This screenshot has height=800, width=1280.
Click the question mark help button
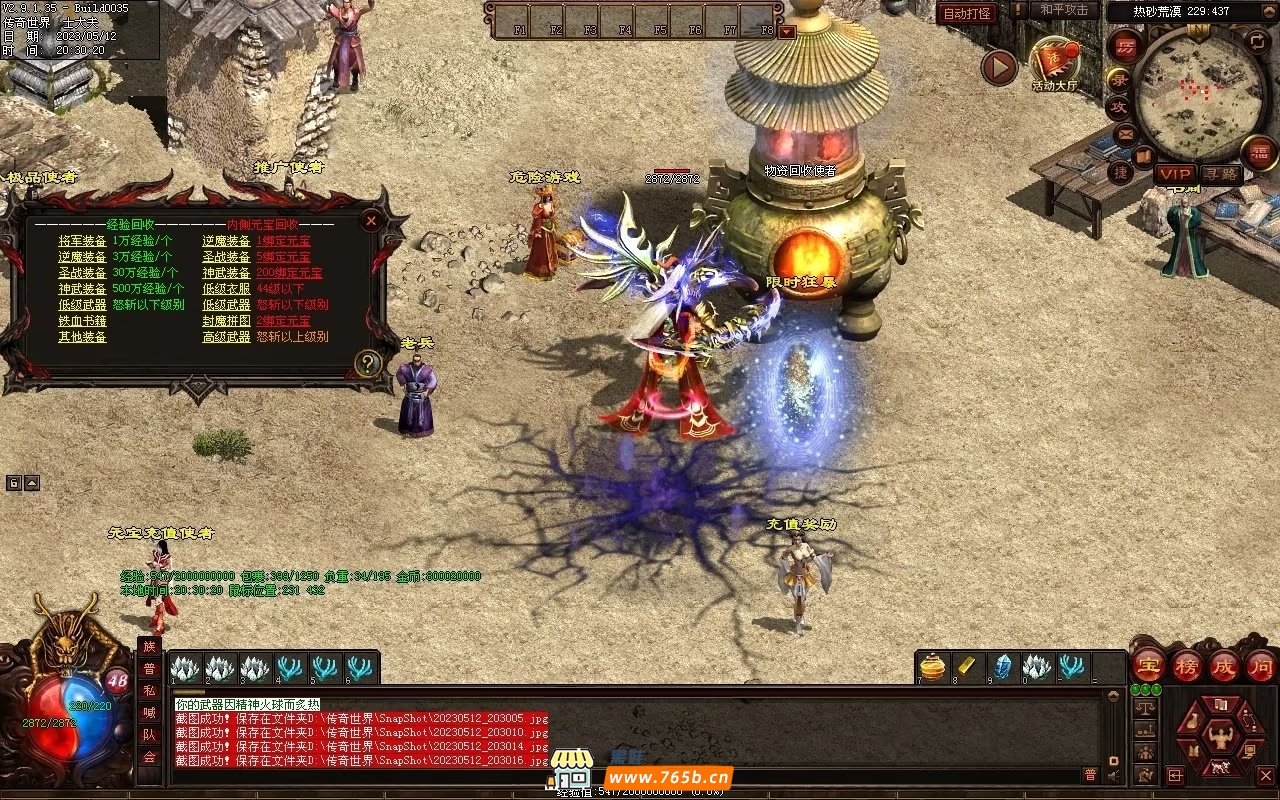pos(368,363)
